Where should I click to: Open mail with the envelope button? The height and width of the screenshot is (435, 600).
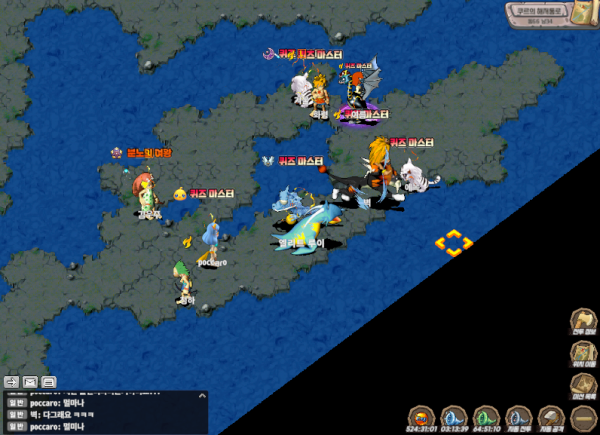pos(30,382)
